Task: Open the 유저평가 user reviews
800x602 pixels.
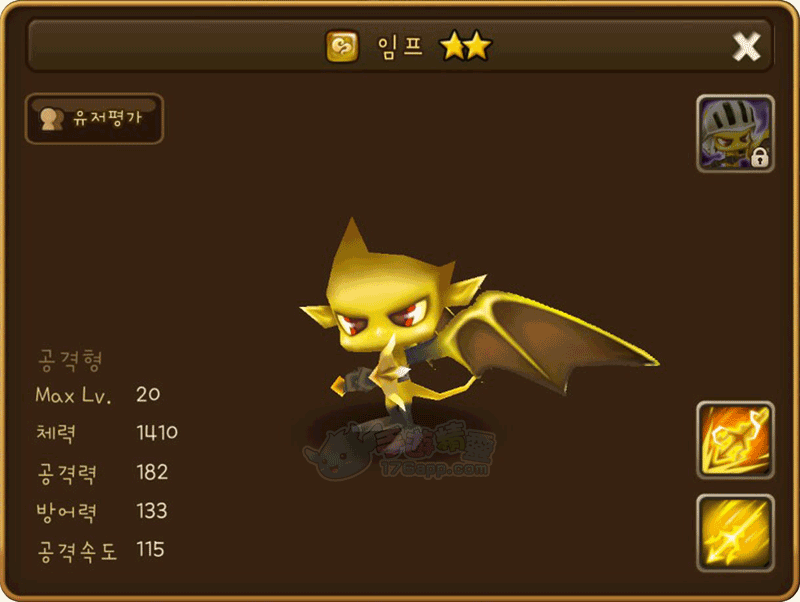Action: [94, 119]
